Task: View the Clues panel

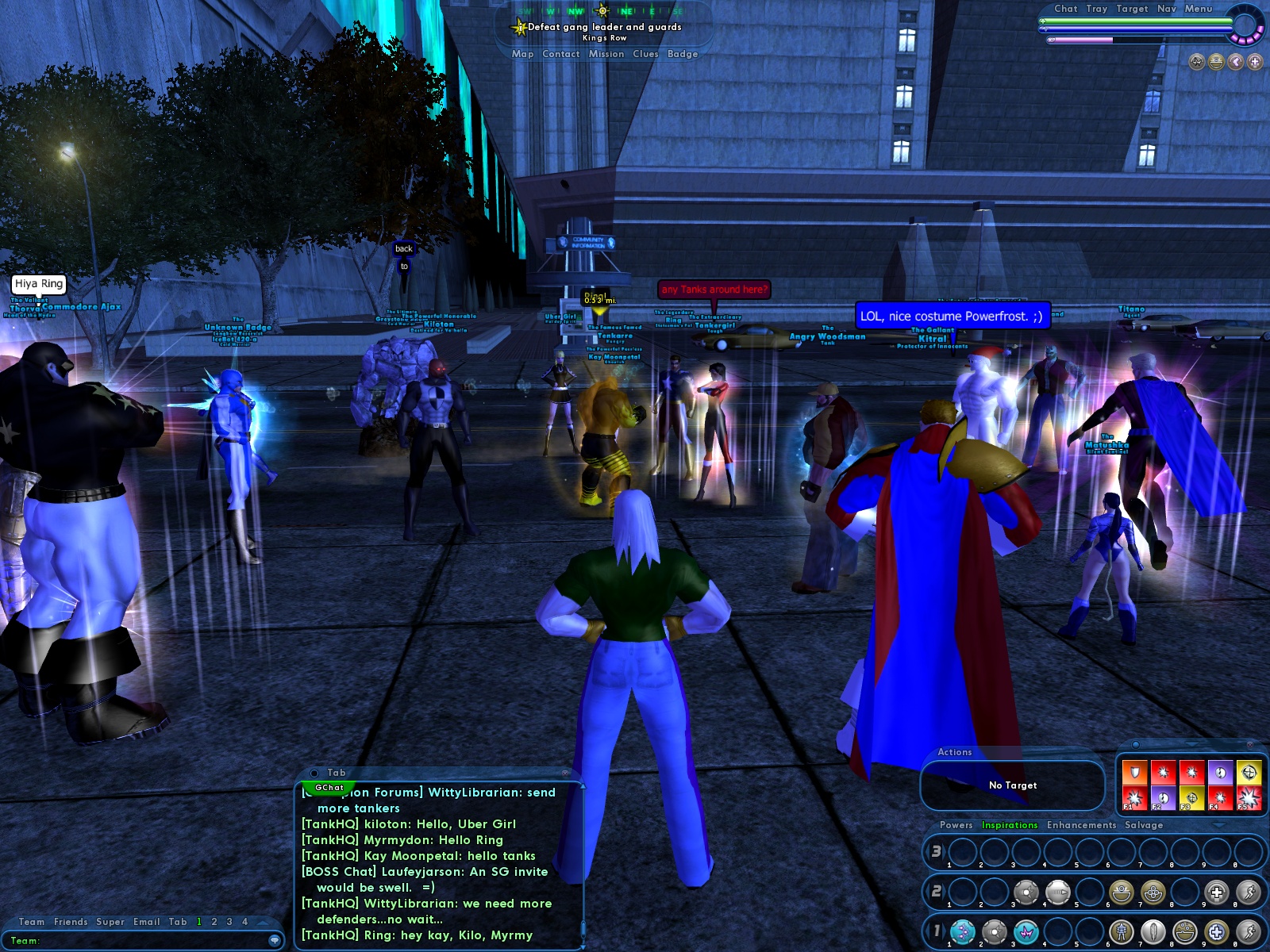Action: [645, 54]
